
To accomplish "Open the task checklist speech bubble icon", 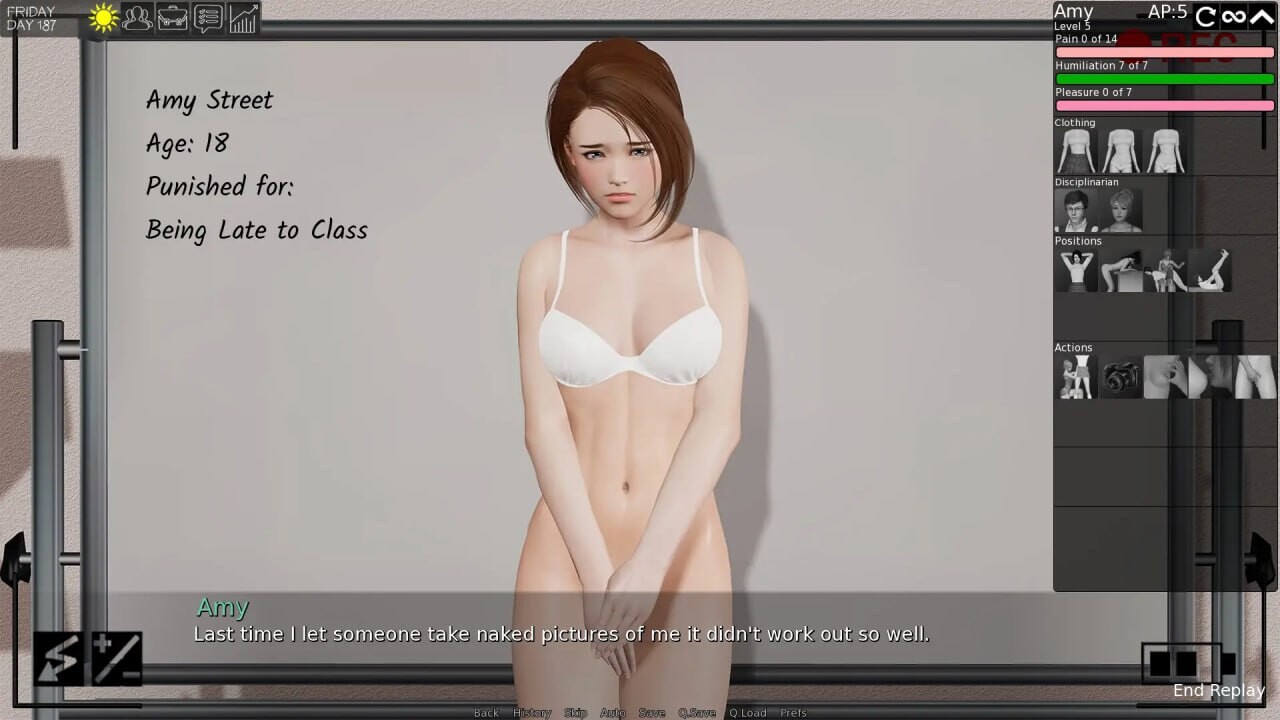I will click(207, 17).
